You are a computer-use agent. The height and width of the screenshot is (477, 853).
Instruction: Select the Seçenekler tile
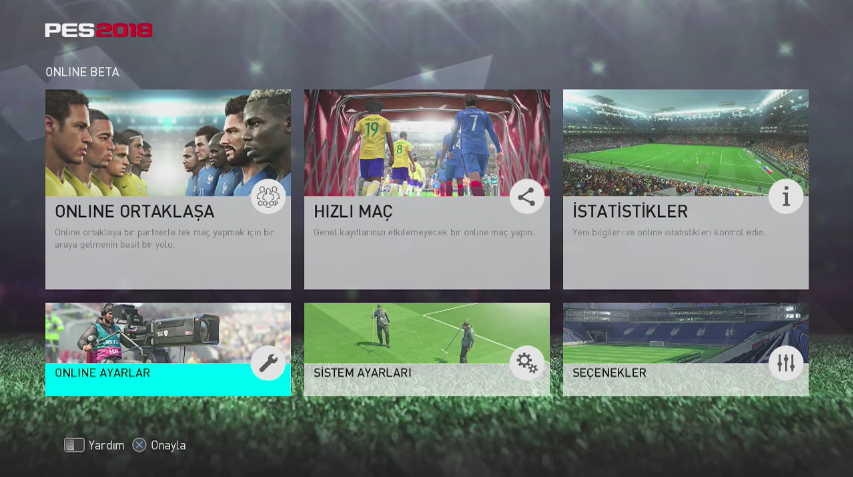click(x=685, y=350)
